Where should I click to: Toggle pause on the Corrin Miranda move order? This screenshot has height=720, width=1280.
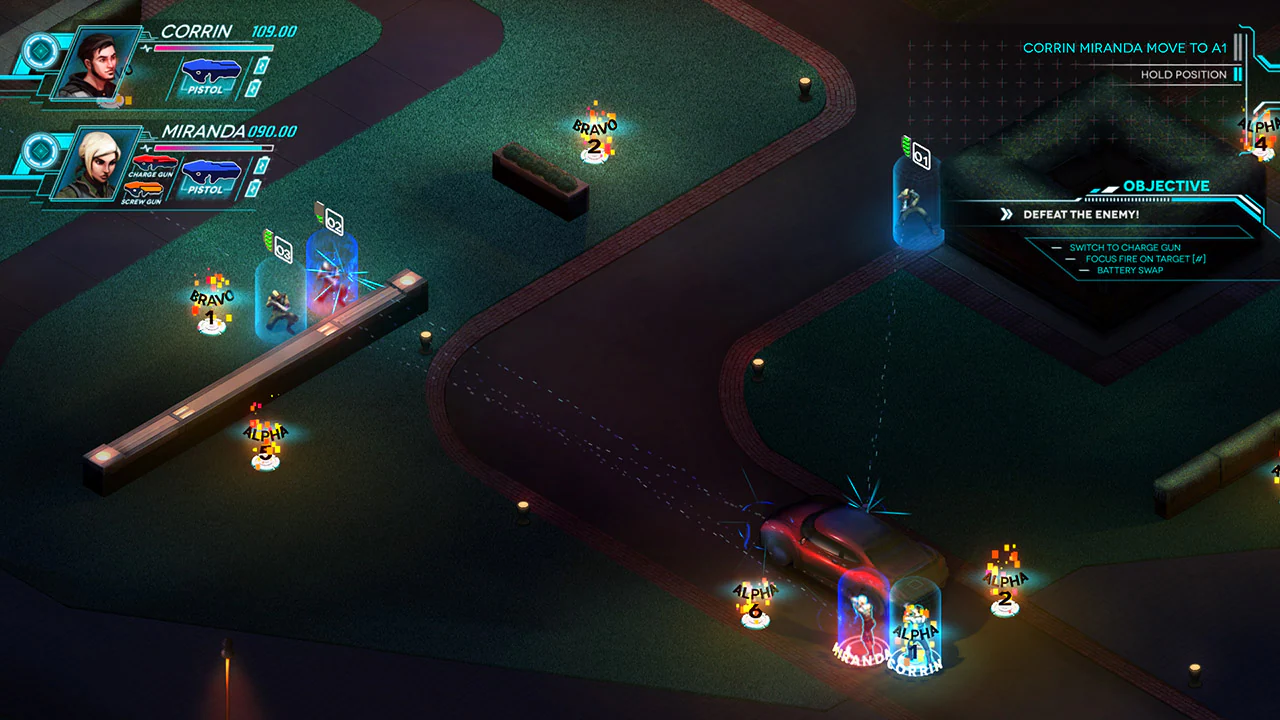pos(1240,48)
